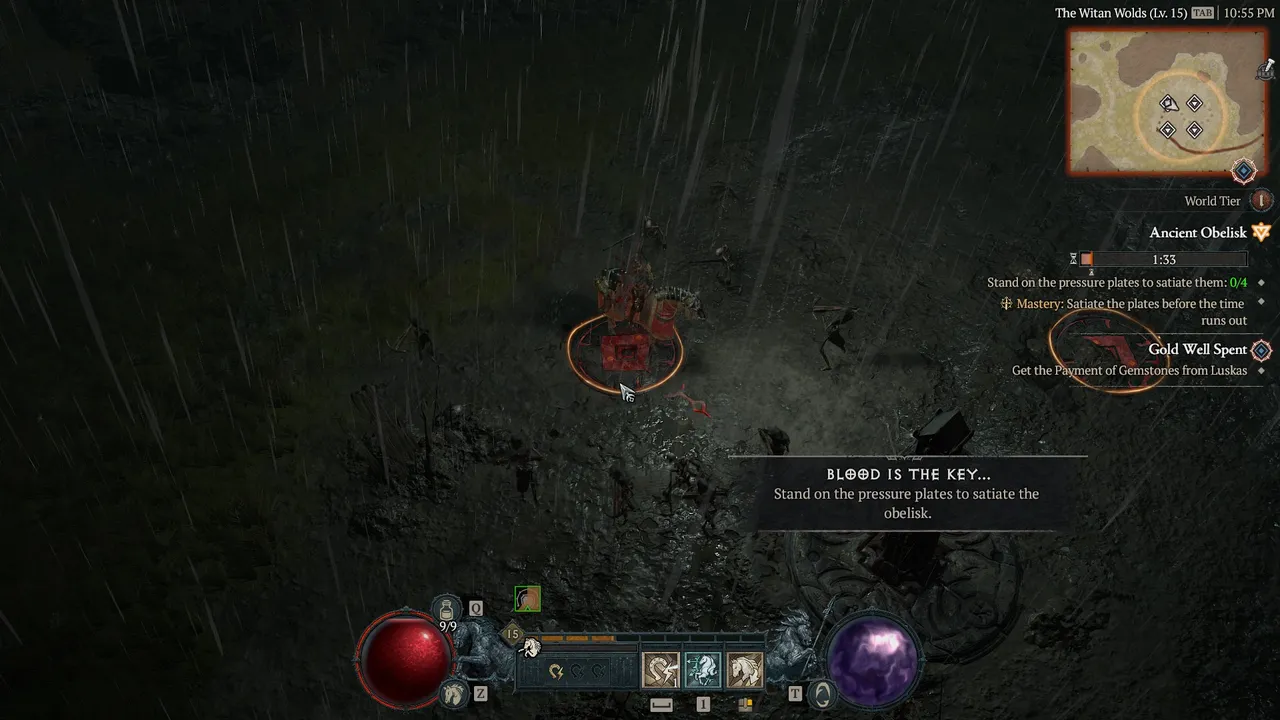Click the World Tier icon
1280x720 pixels.
(1261, 201)
